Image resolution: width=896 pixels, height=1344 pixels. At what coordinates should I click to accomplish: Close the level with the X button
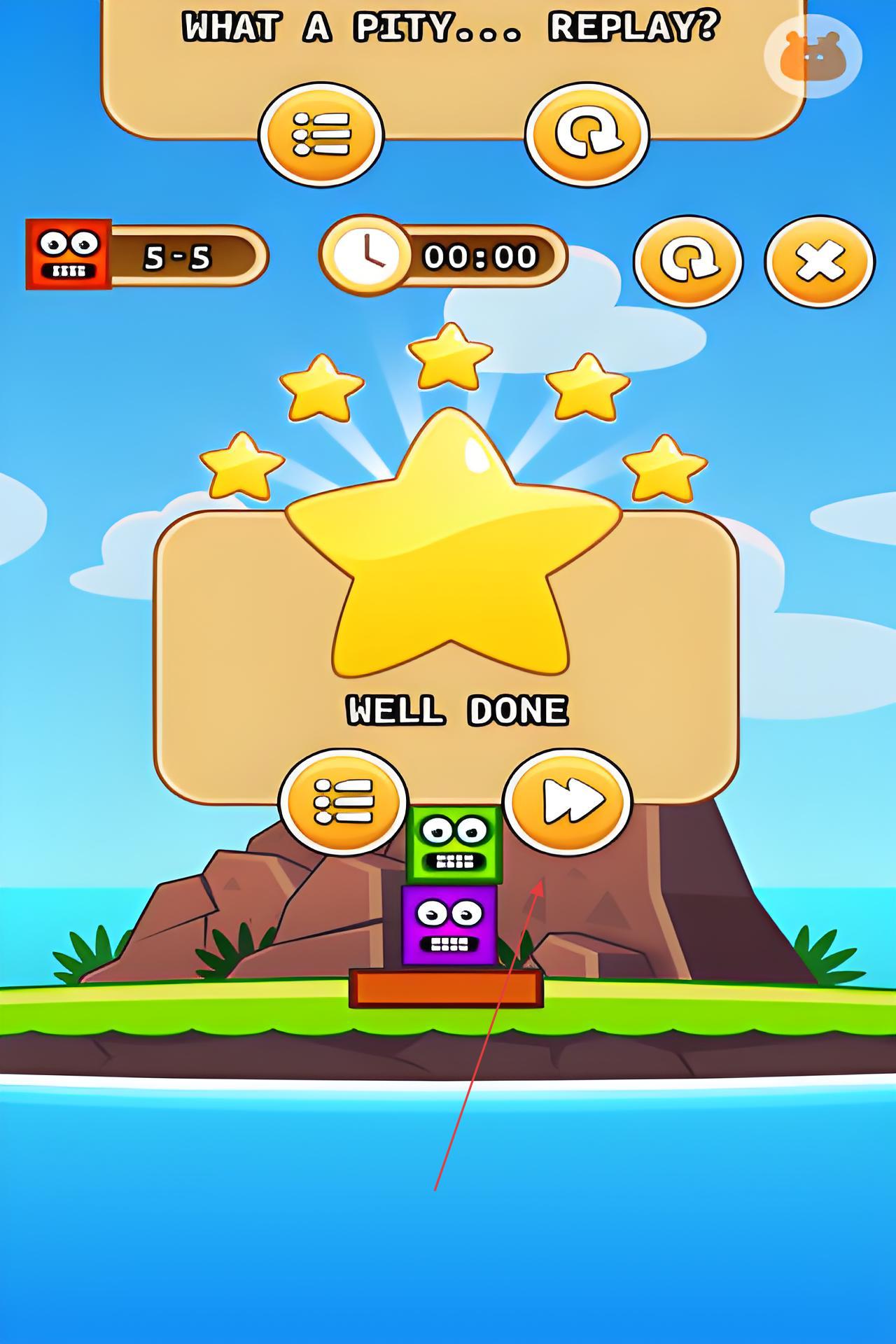coord(819,261)
